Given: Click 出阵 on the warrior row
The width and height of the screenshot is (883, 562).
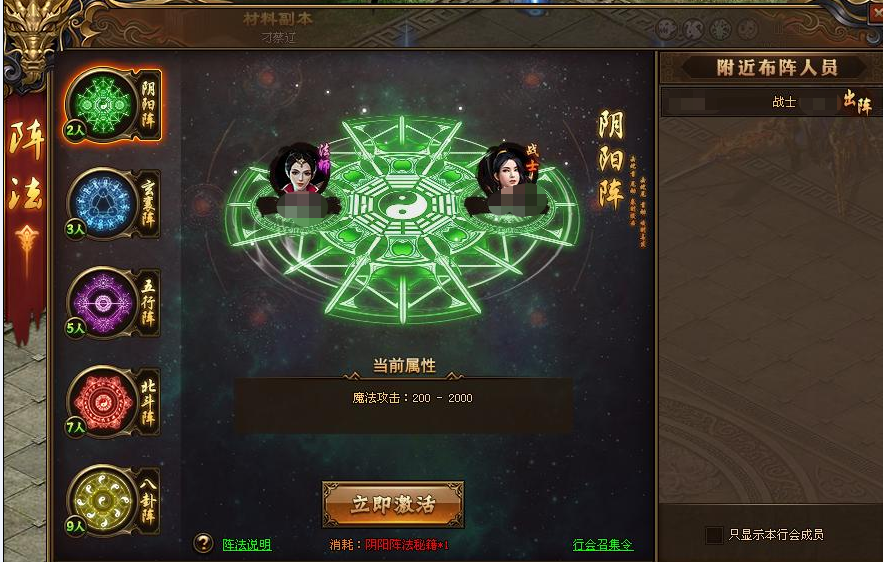Looking at the screenshot, I should (856, 102).
